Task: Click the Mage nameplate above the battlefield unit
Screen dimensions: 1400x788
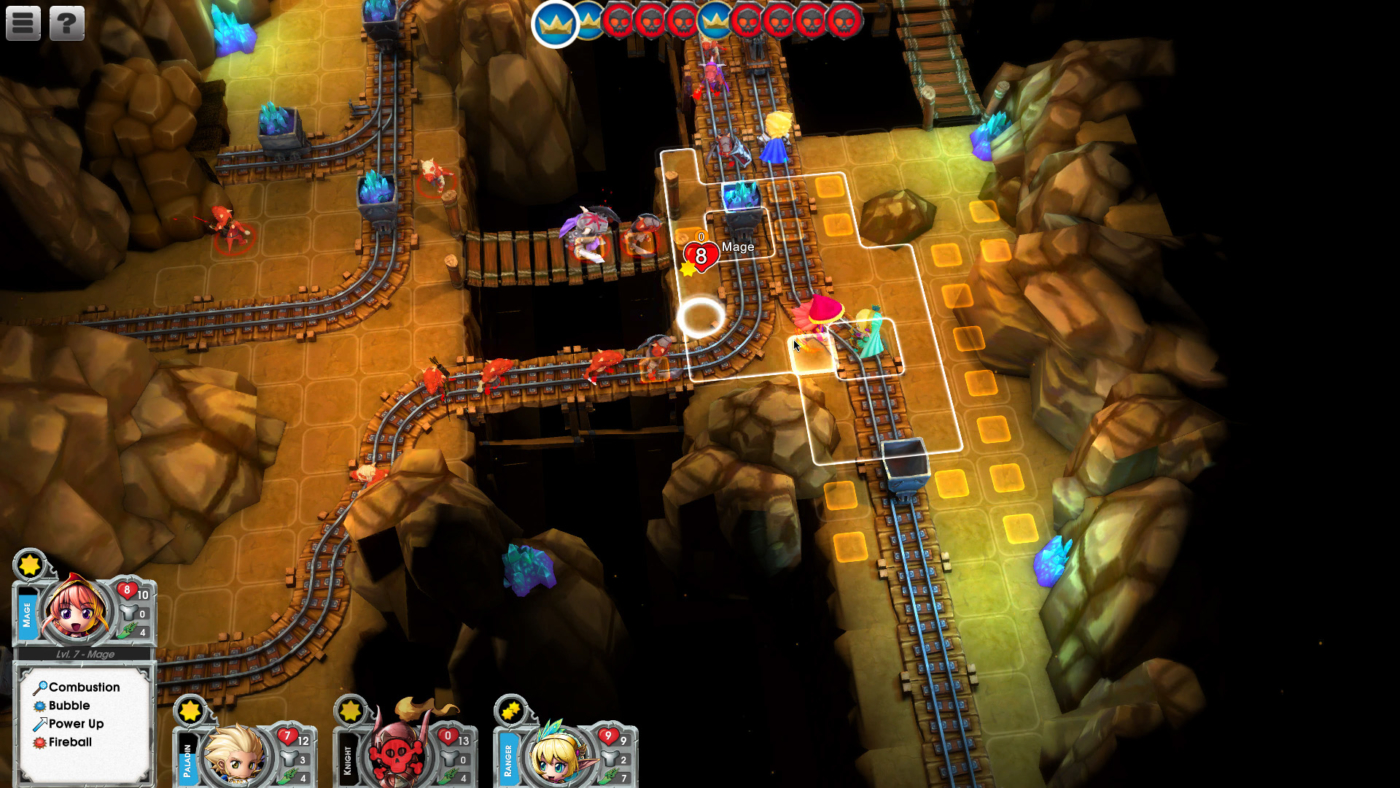Action: point(737,246)
